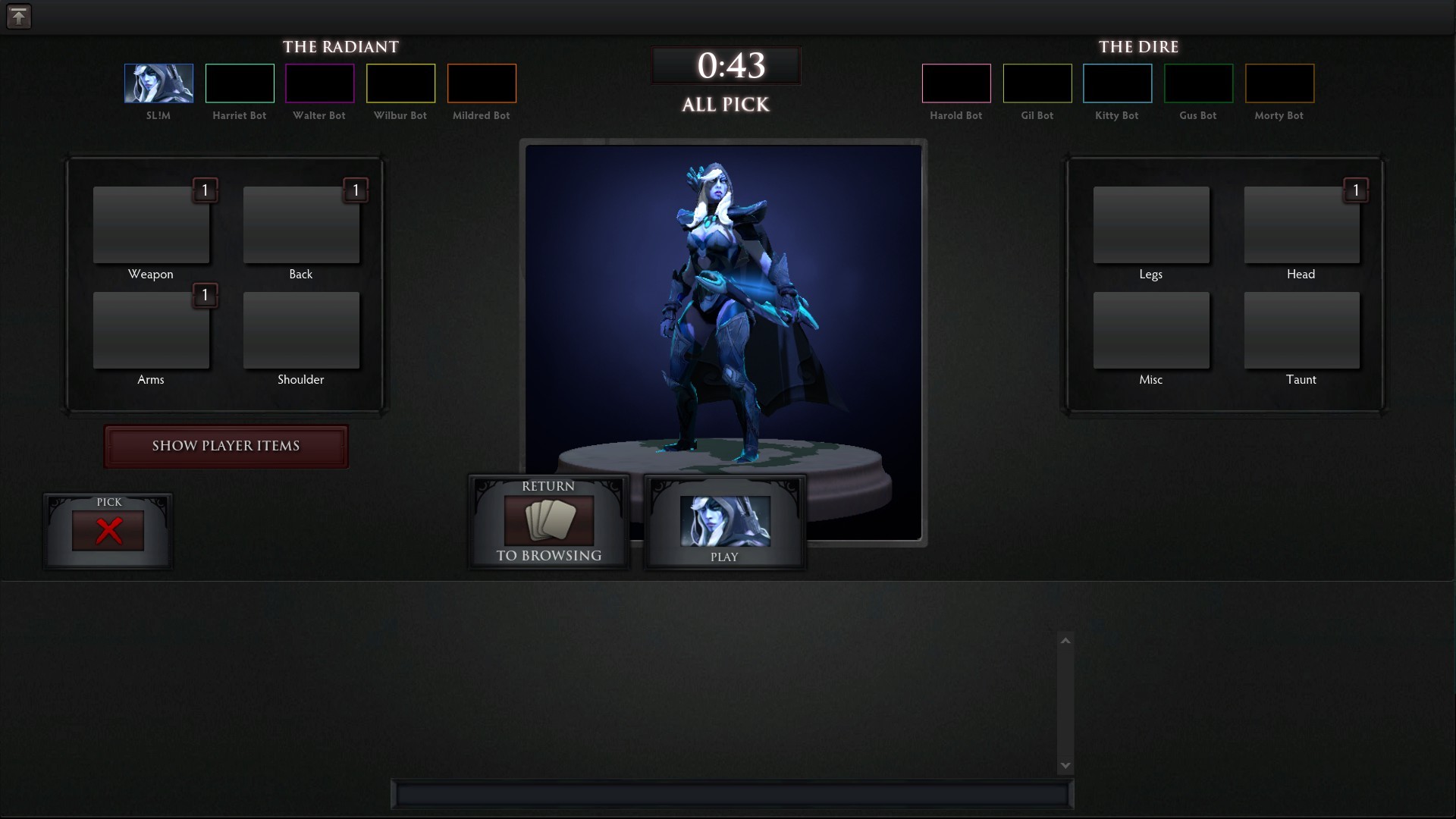Select Mildred Bot's hero slot

[x=482, y=83]
